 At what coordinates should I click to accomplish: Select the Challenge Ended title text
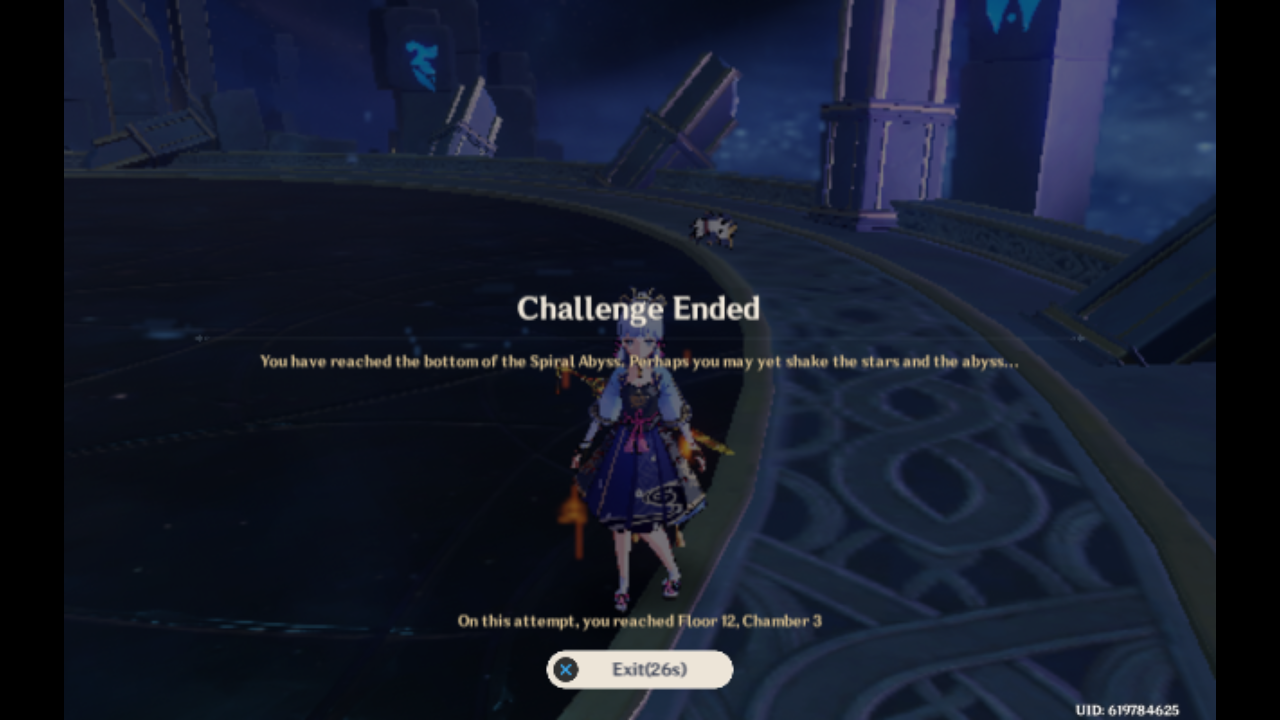click(639, 309)
